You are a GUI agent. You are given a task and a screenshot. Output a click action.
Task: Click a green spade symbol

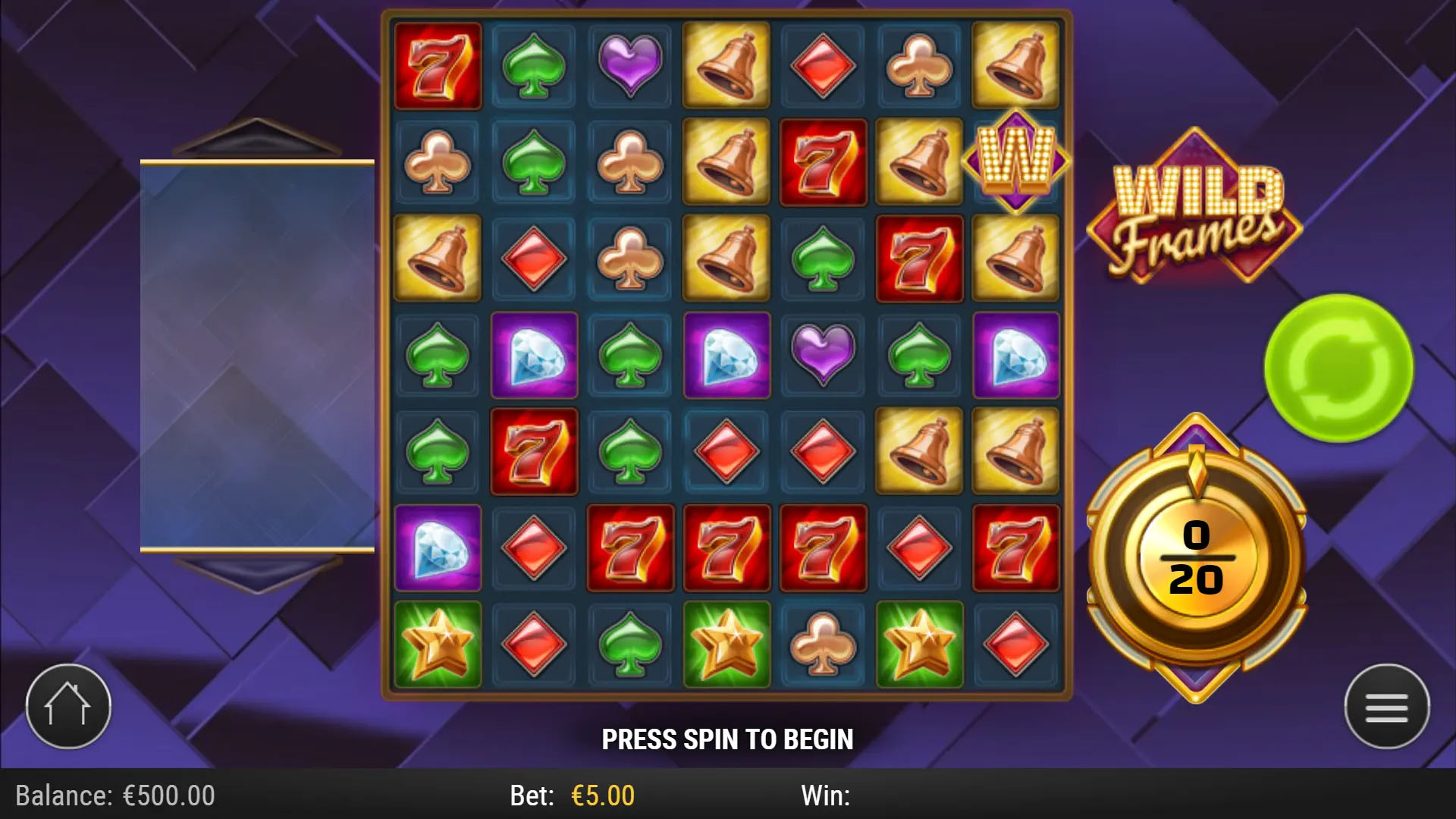[x=533, y=64]
